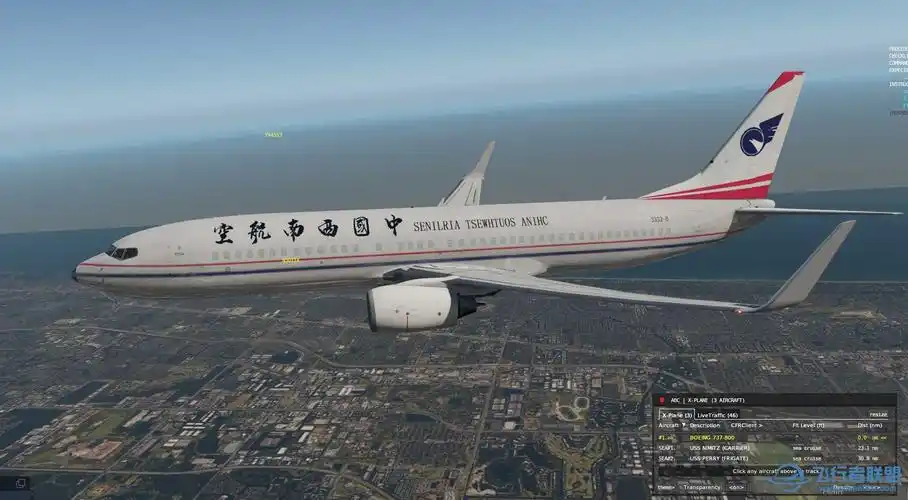
Task: Sort by Dist (nm) column header
Action: [x=871, y=426]
